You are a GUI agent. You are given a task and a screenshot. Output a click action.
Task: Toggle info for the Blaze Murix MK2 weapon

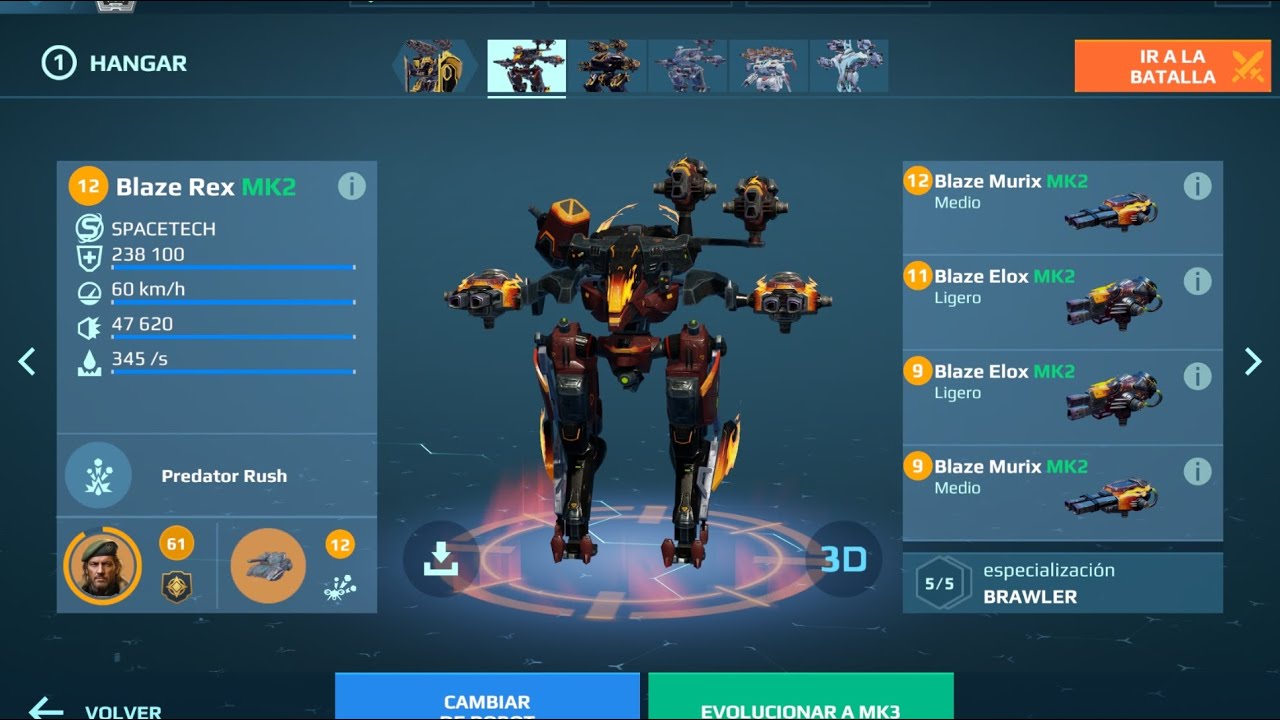pyautogui.click(x=1197, y=184)
